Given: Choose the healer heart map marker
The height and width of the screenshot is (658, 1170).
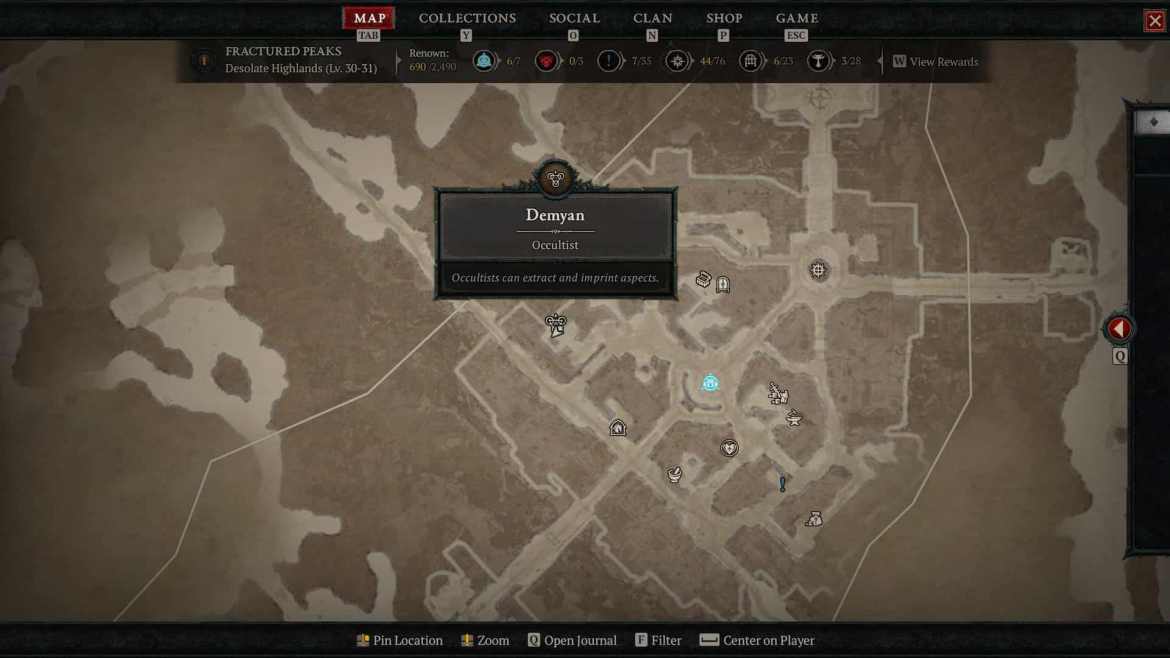Looking at the screenshot, I should 729,448.
